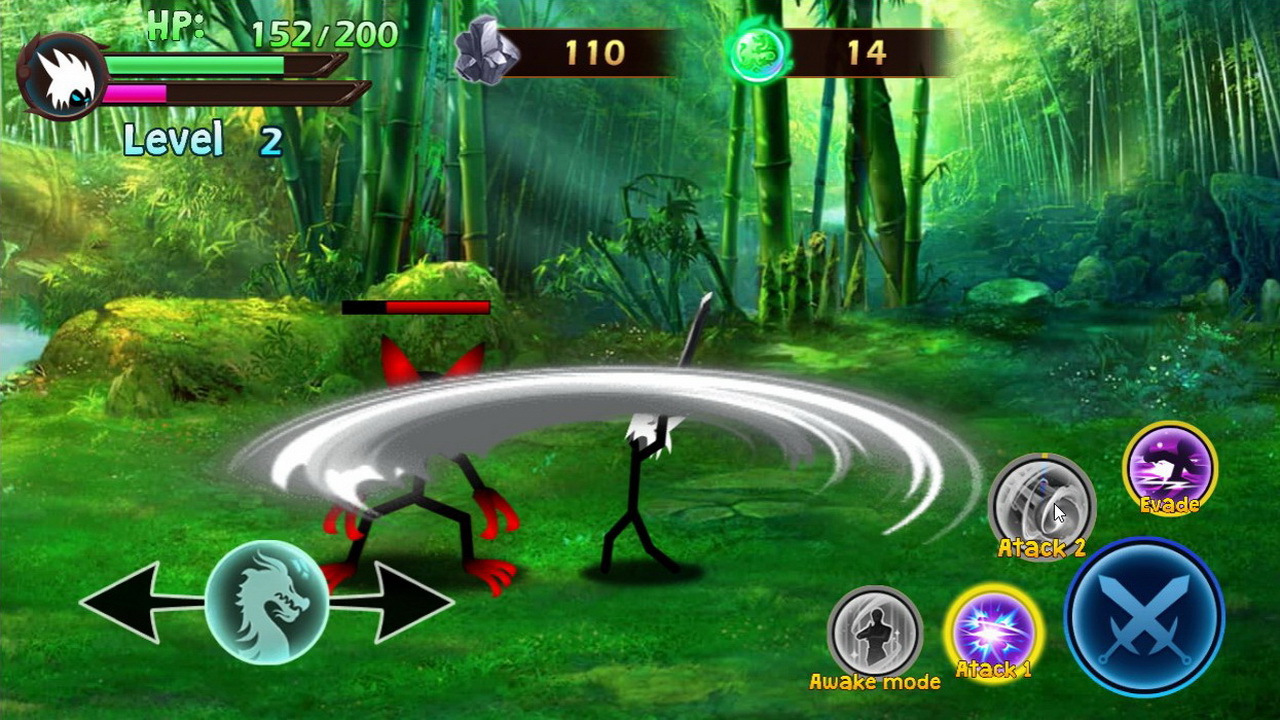Viewport: 1280px width, 720px height.
Task: Tap the dragon orb movement control
Action: click(268, 602)
